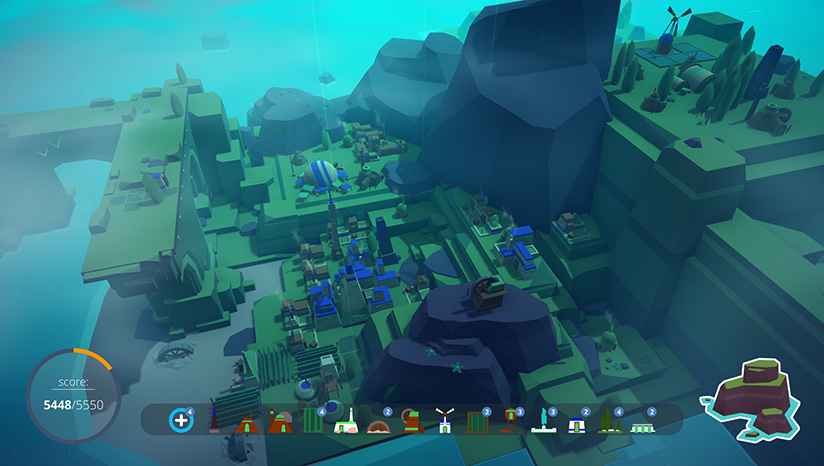Choose the teal fountain statue building
Screen dimensions: 824x466
(x=543, y=421)
